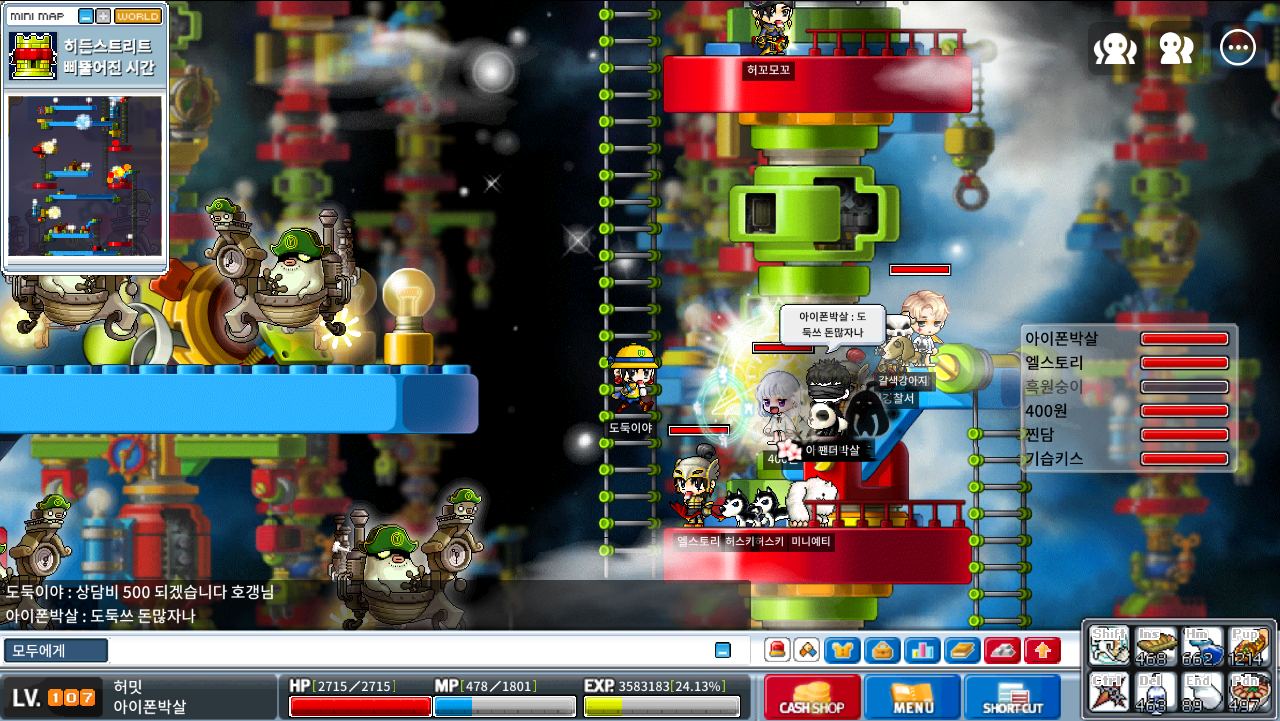
Task: Minimize the mini map with the minus button
Action: coord(86,16)
